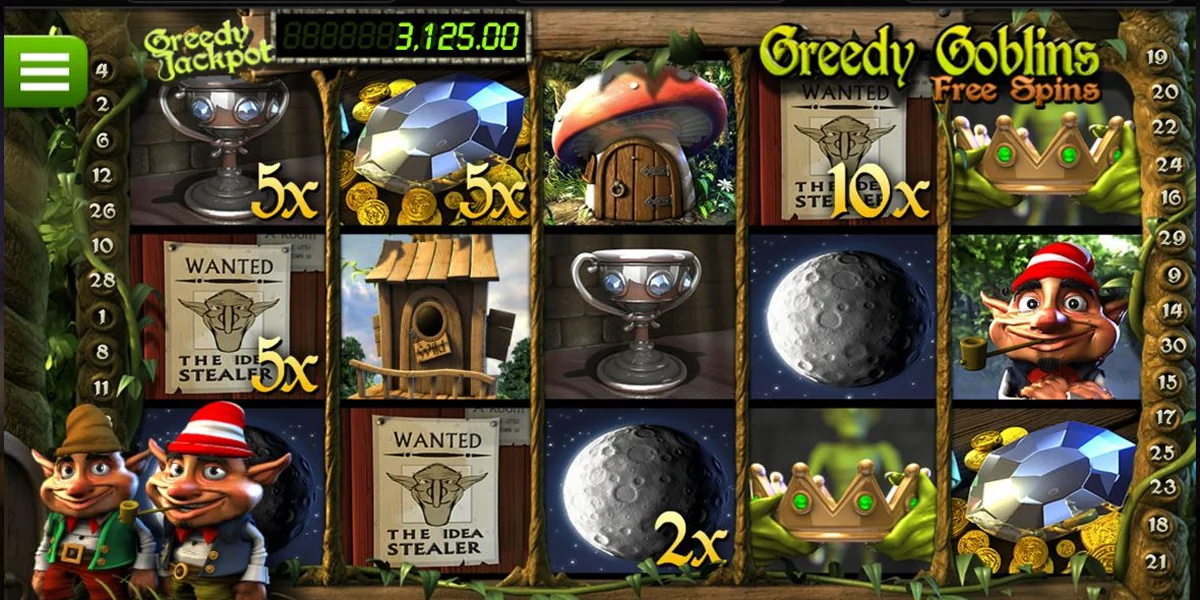Choose payline 19 marker
Viewport: 1200px width, 600px height.
(1157, 57)
